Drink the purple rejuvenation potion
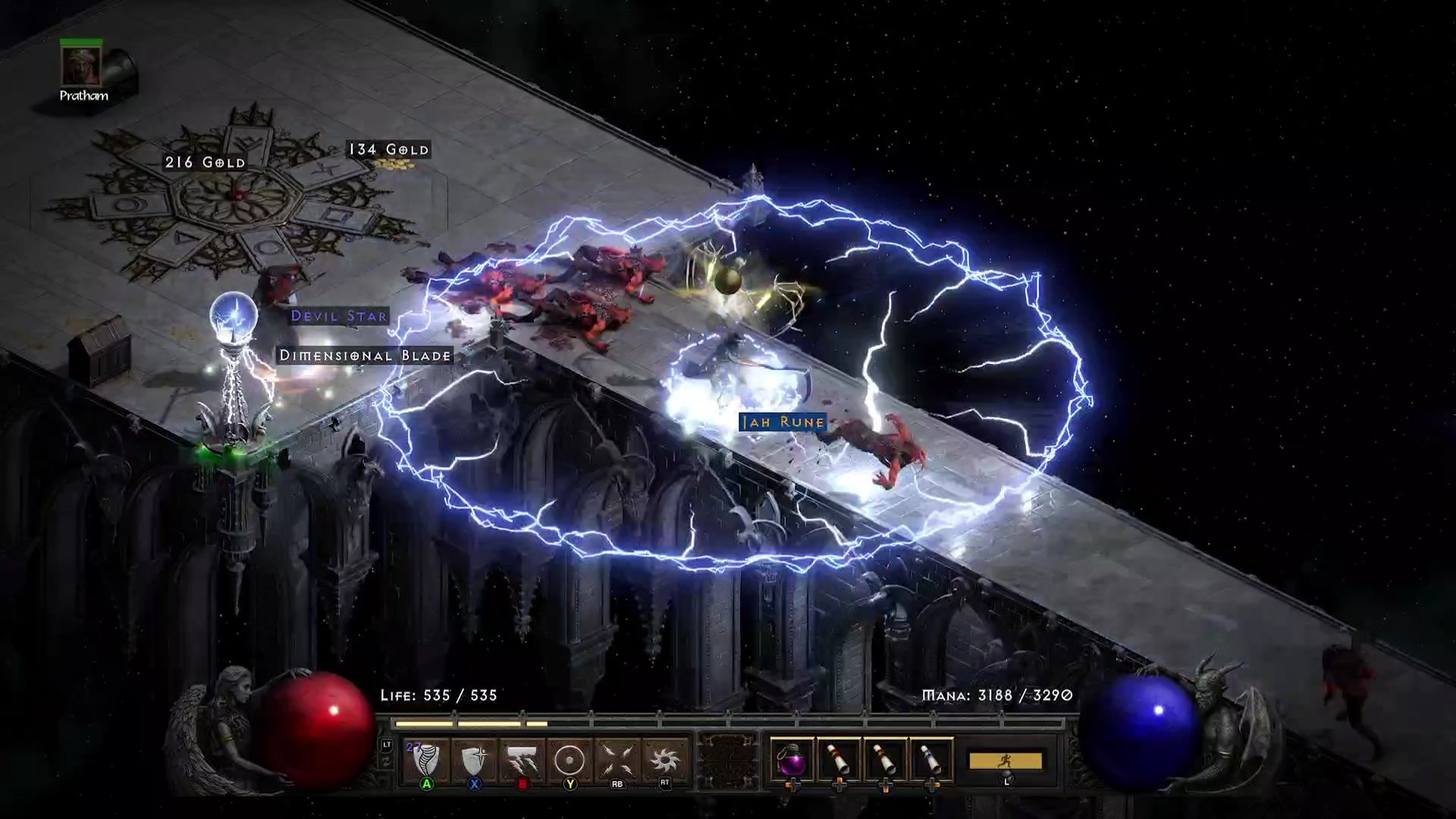This screenshot has height=819, width=1456. [792, 759]
